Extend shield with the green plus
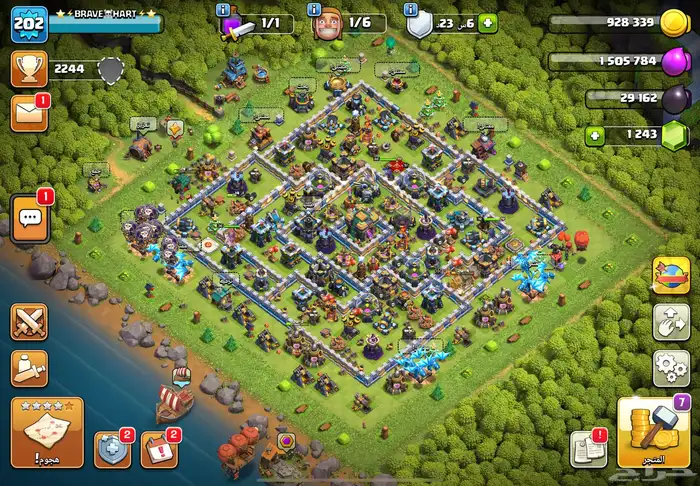This screenshot has width=700, height=486. click(x=487, y=23)
